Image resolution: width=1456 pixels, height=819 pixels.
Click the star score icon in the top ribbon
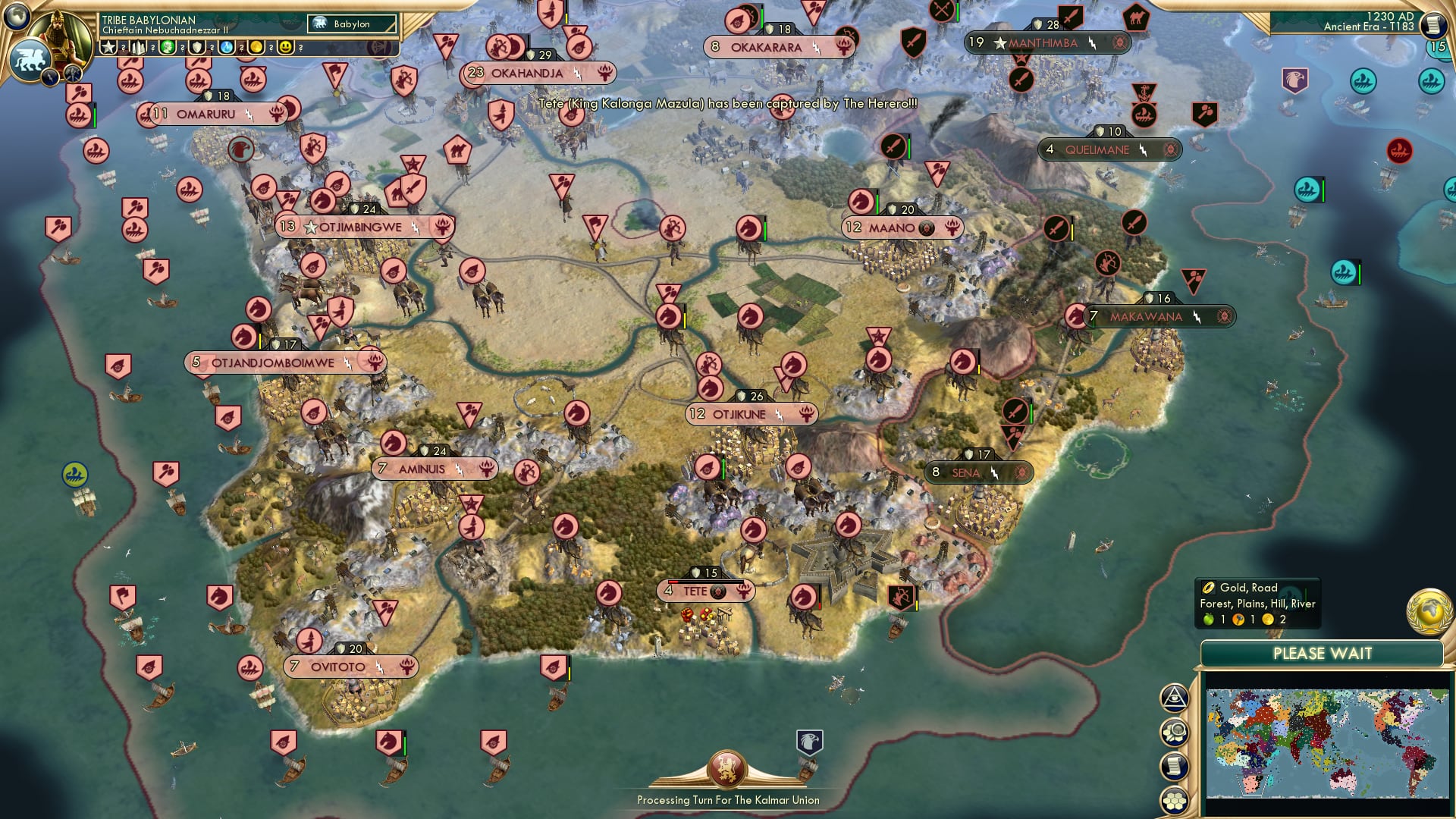[x=109, y=47]
